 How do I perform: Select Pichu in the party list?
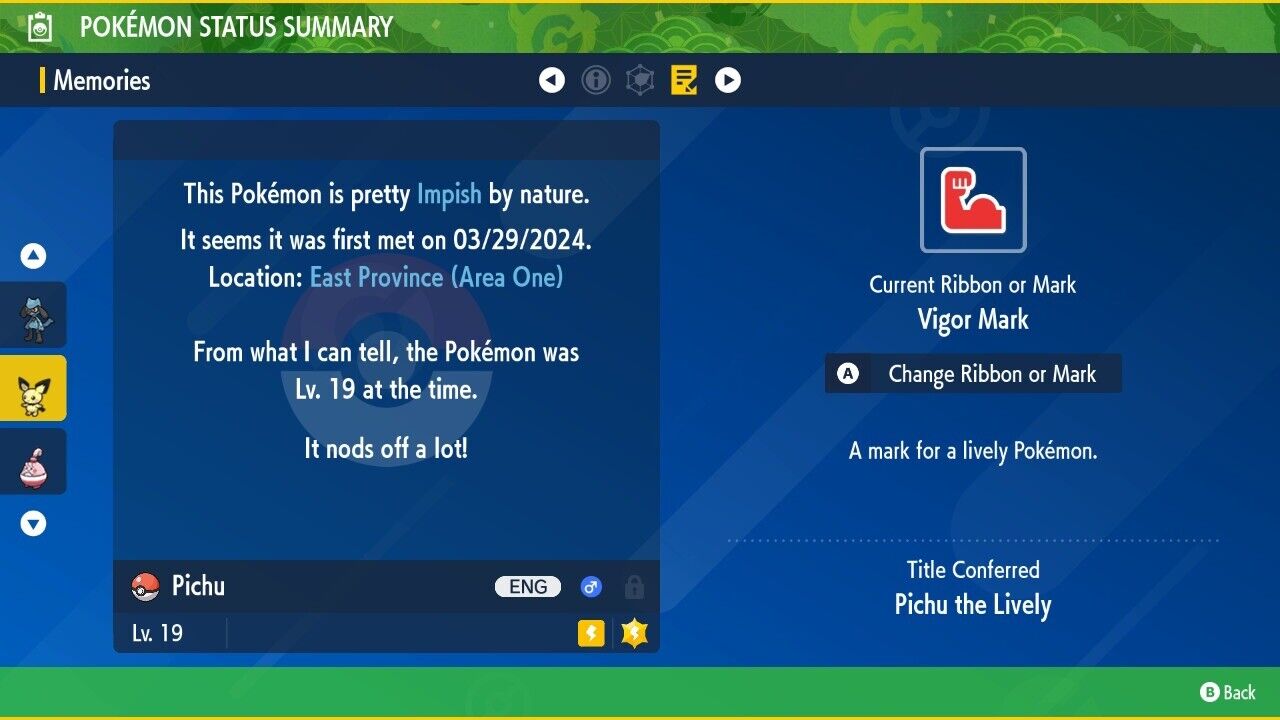(x=34, y=388)
